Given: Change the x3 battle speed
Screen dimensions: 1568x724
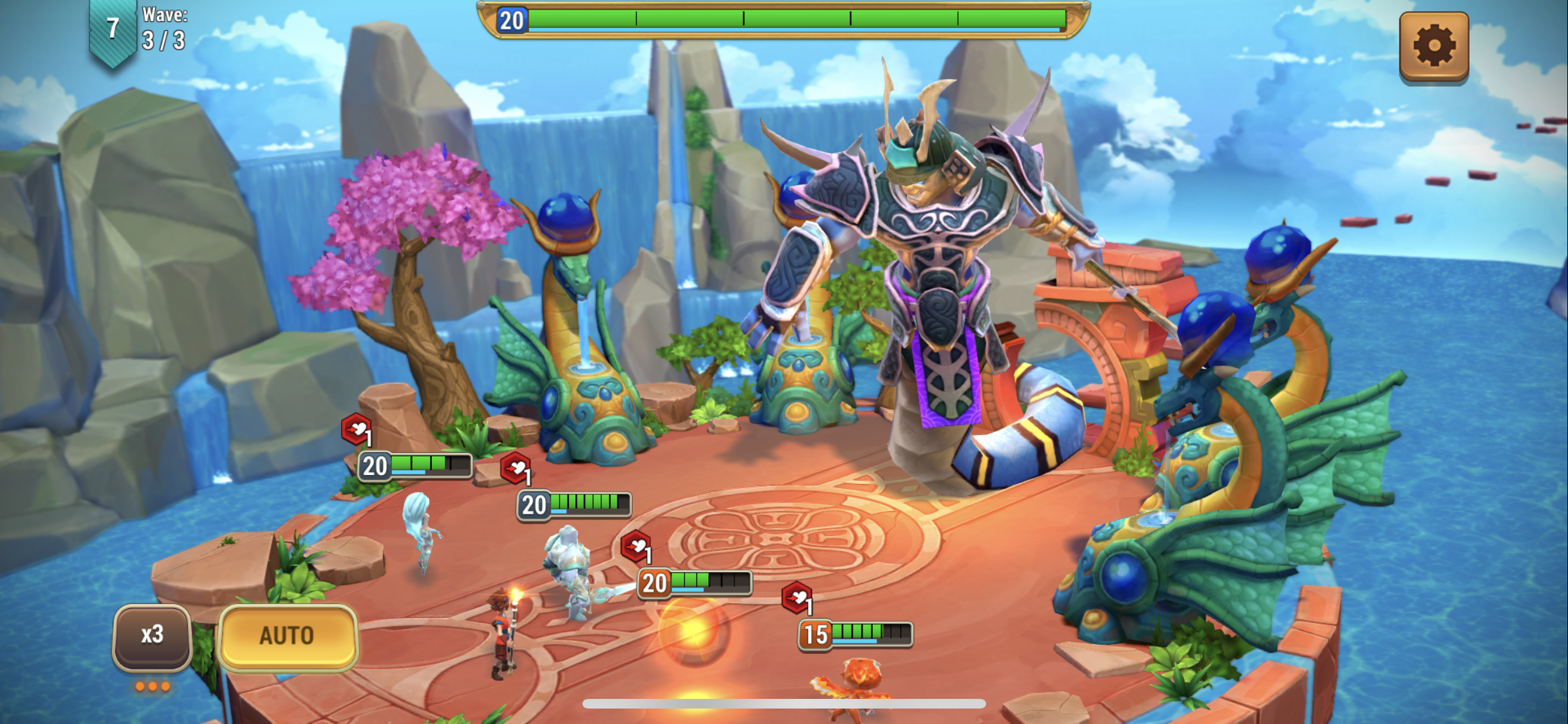Looking at the screenshot, I should [x=153, y=635].
